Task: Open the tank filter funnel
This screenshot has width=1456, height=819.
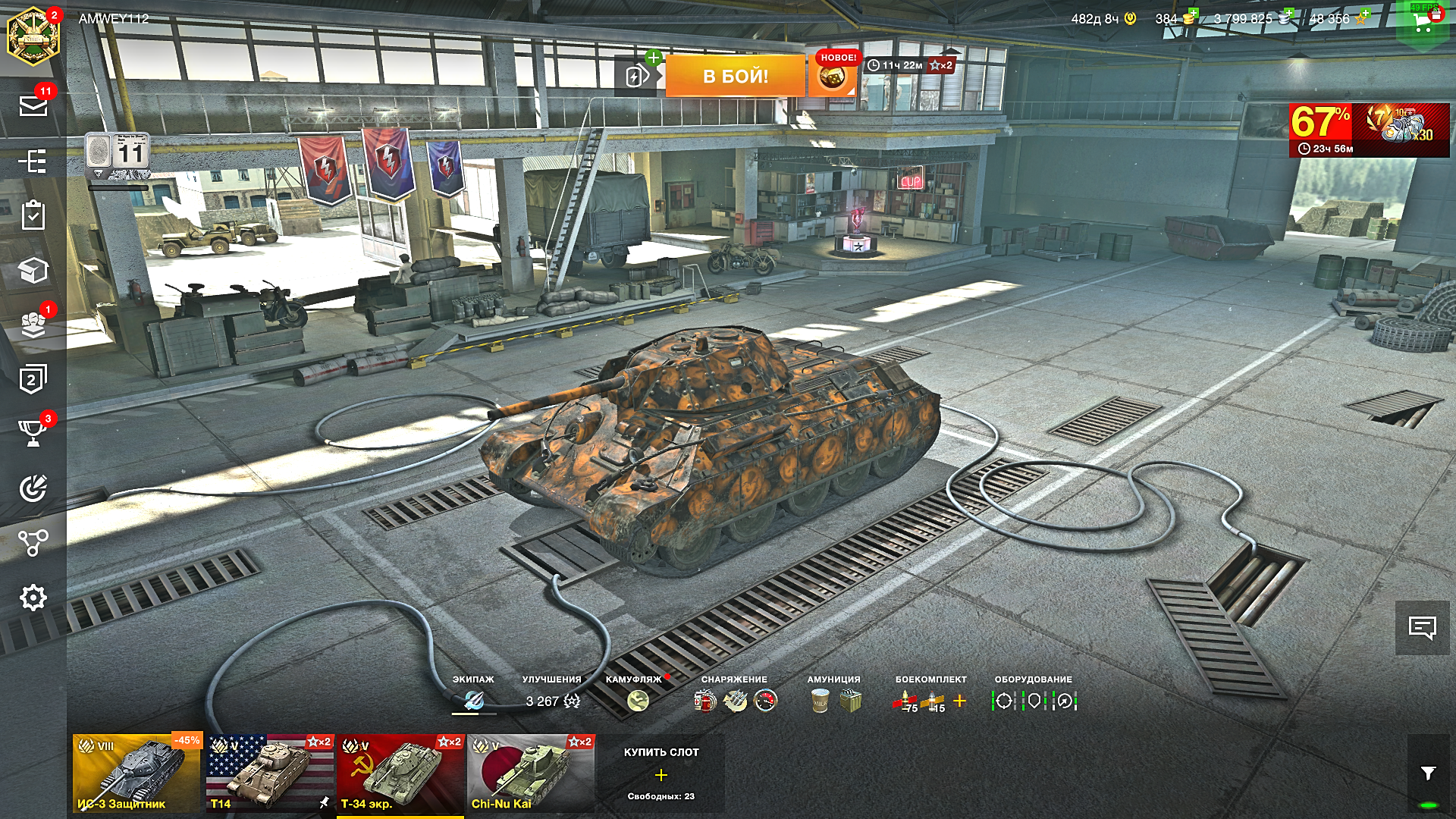Action: coord(1428,773)
